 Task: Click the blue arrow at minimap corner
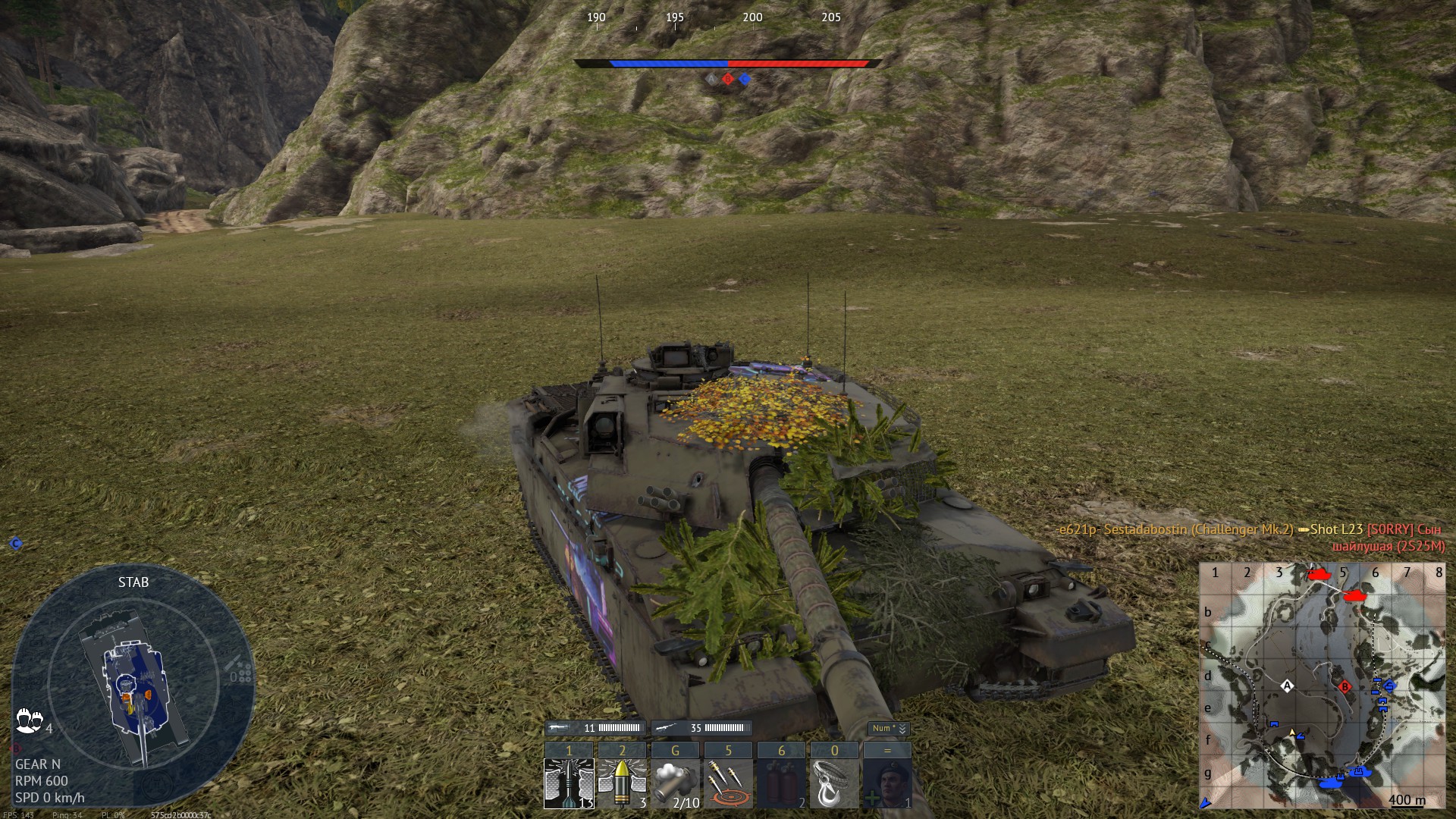1206,803
